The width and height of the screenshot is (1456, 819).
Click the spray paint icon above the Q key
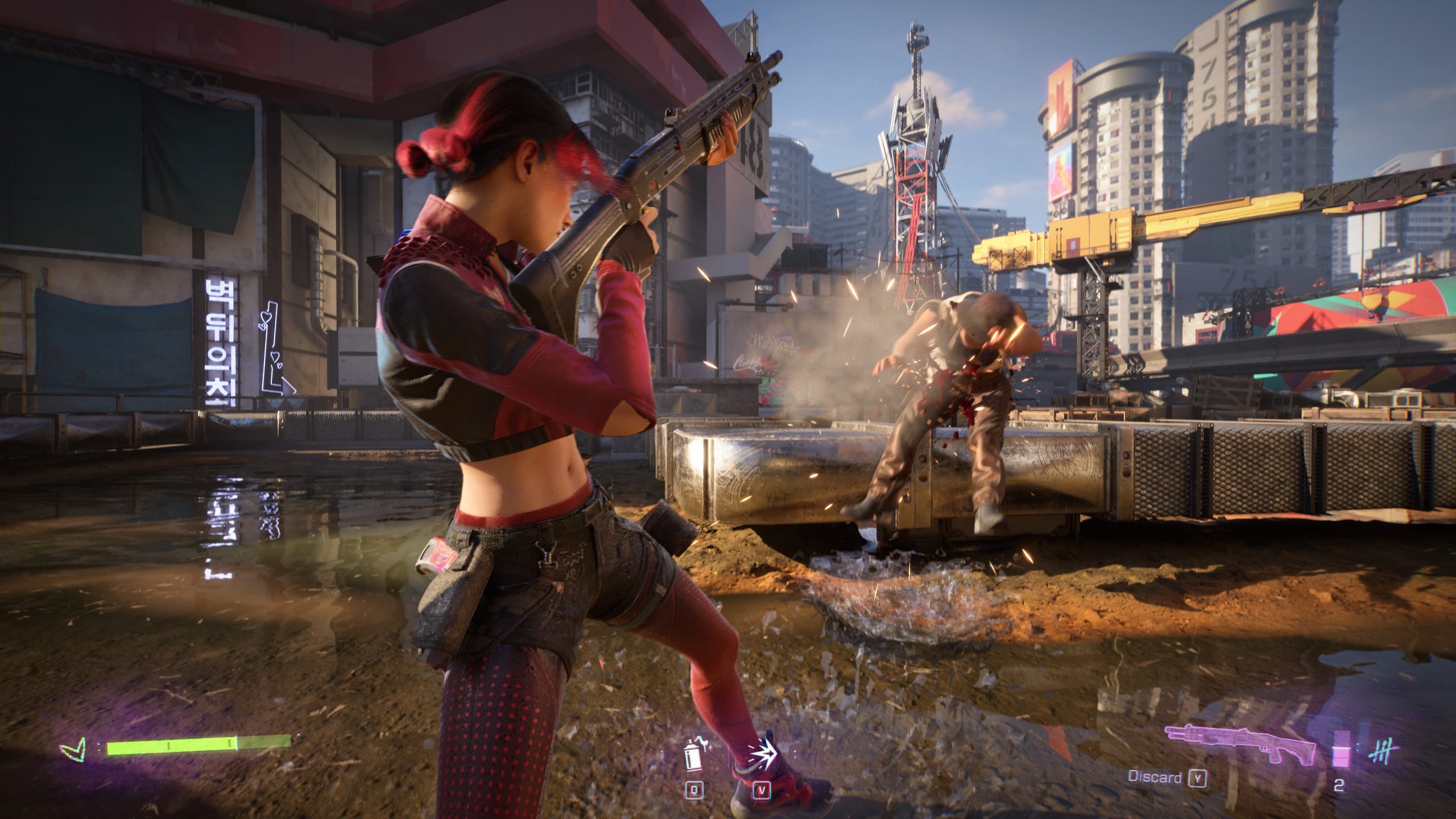click(x=693, y=752)
